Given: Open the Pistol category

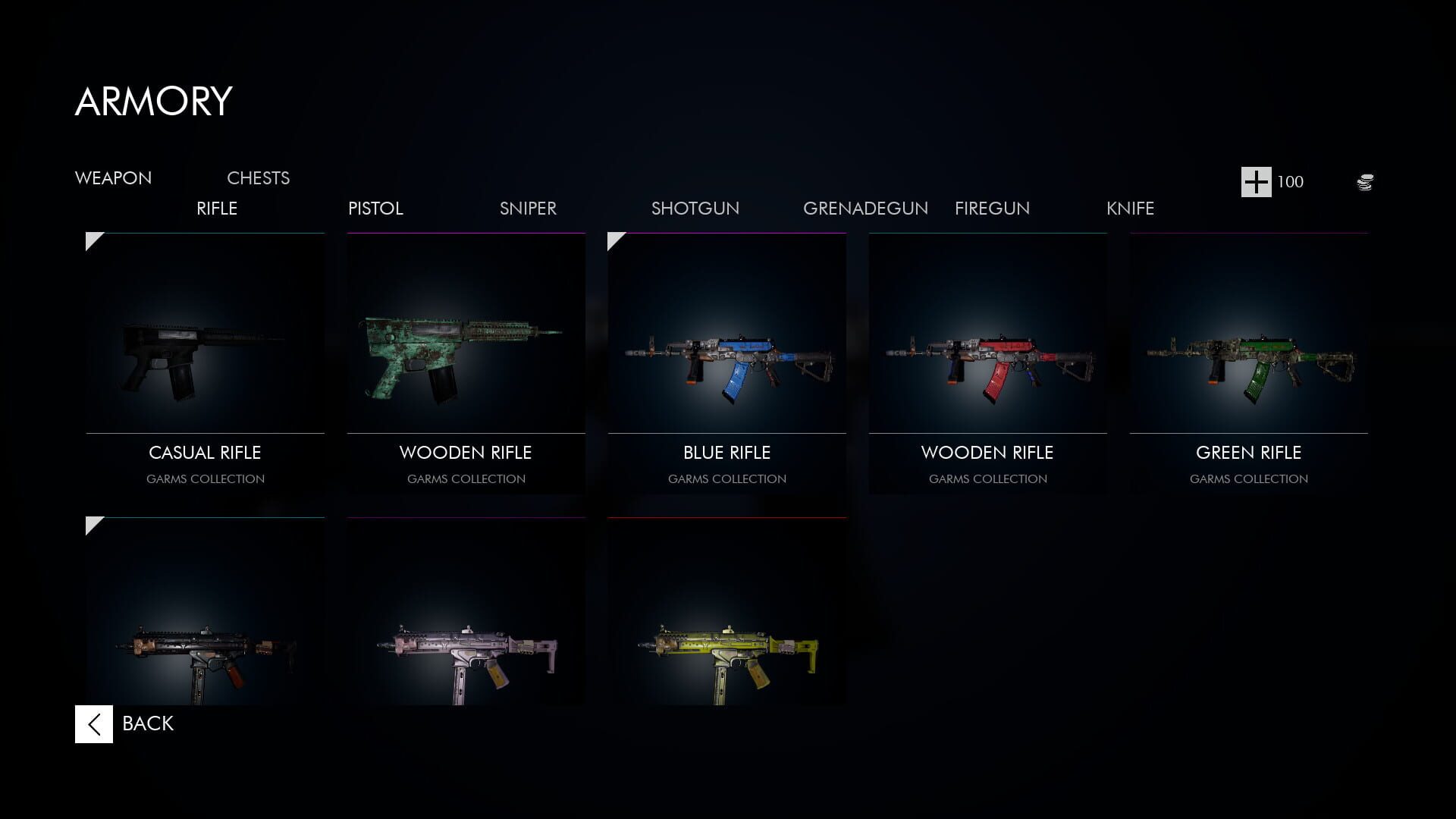Looking at the screenshot, I should click(375, 209).
